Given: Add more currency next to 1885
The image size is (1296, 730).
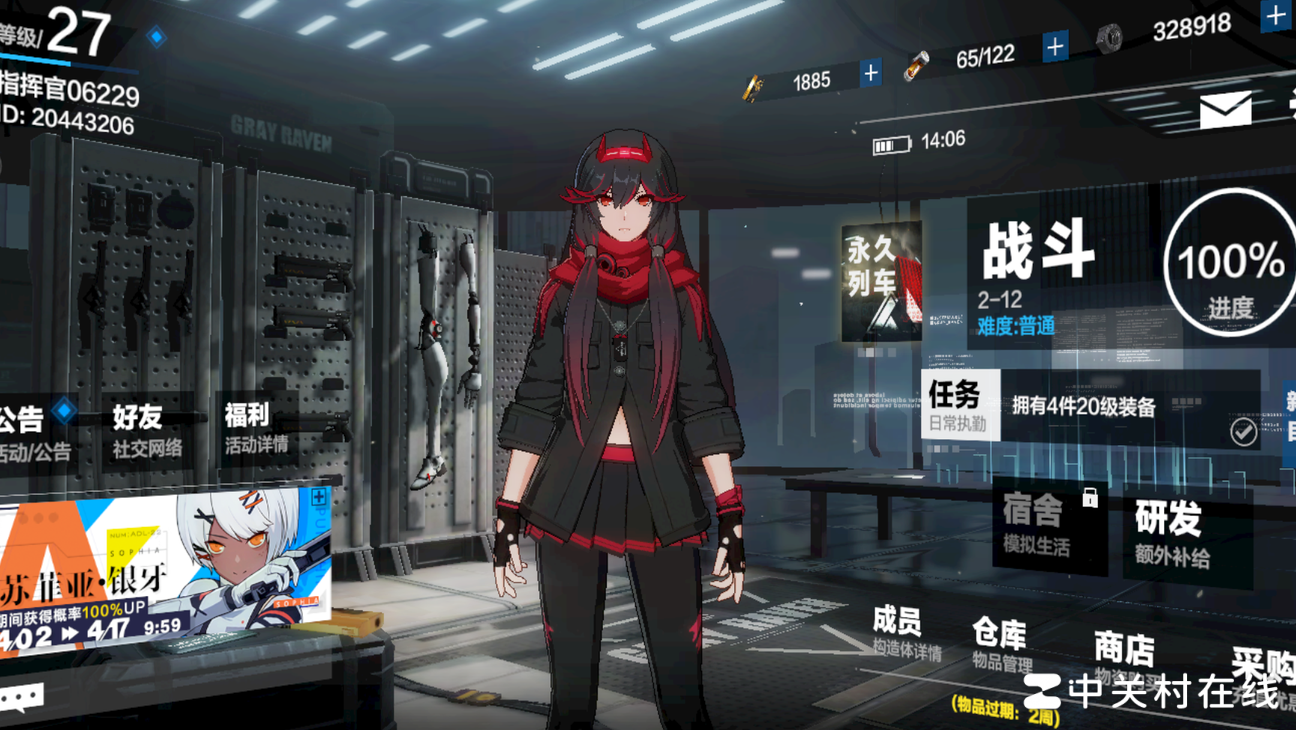Looking at the screenshot, I should tap(871, 73).
